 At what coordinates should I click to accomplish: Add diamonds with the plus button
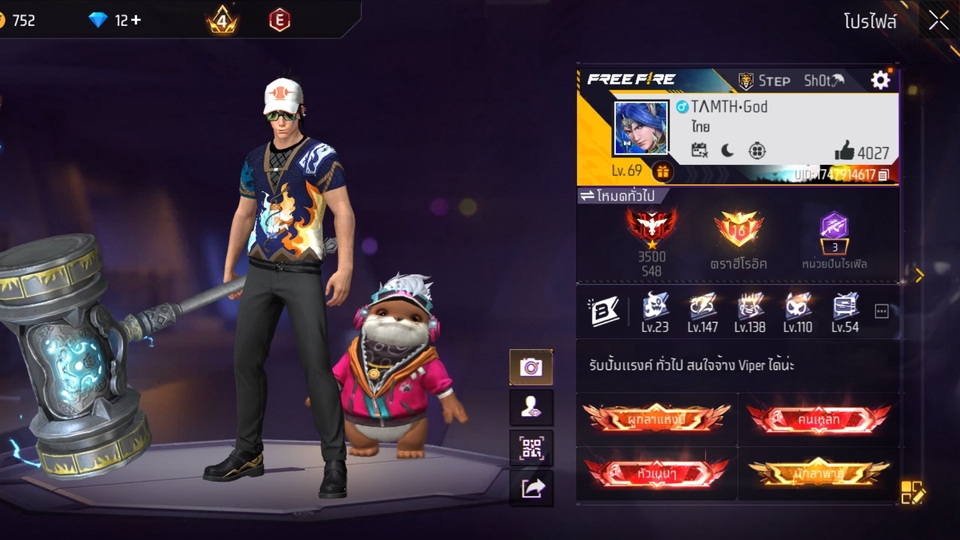[x=135, y=20]
